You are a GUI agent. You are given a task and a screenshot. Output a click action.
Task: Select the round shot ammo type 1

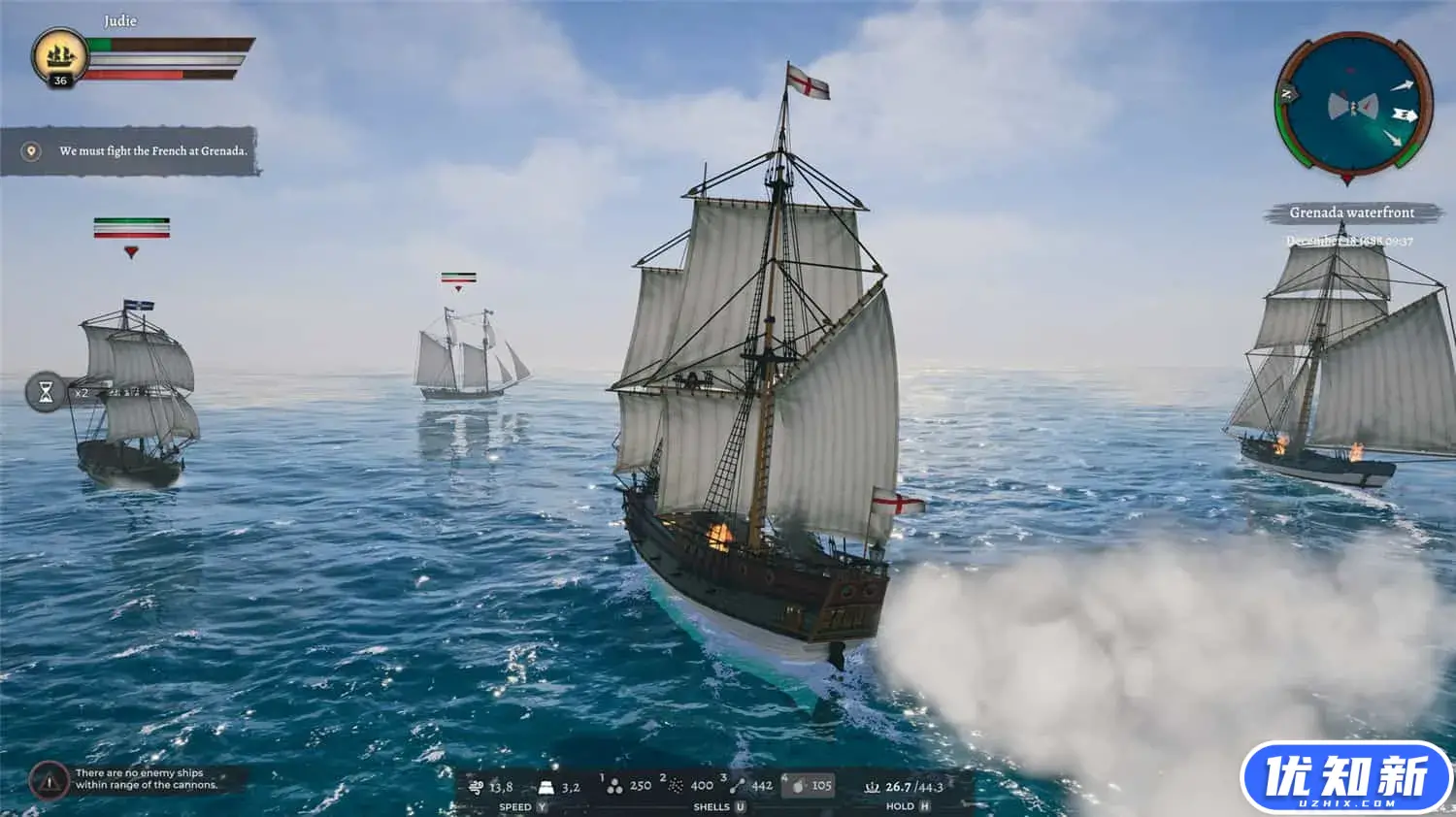(x=614, y=786)
